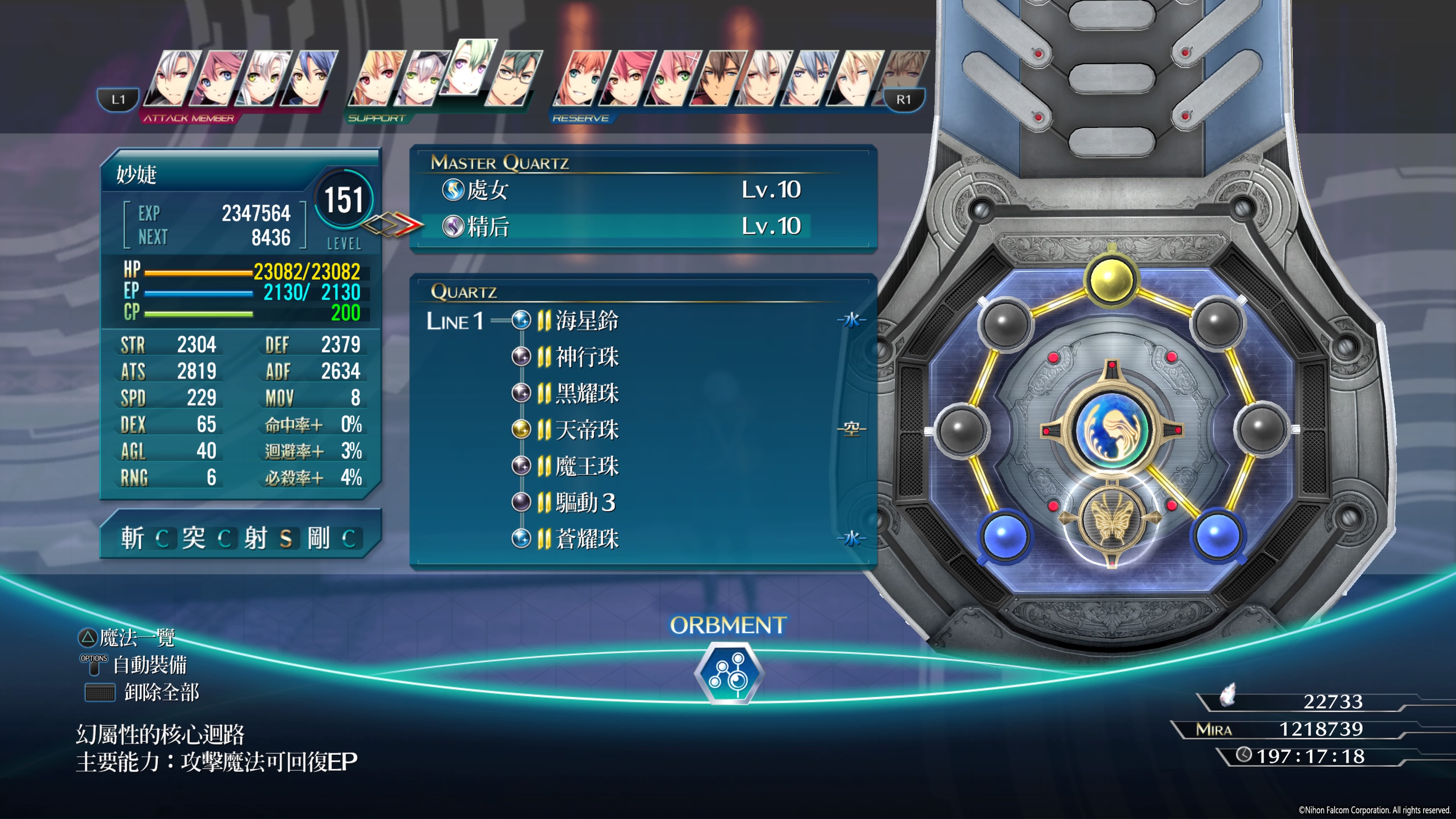Select the blue-haired attack member portrait
The width and height of the screenshot is (1456, 819).
310,79
